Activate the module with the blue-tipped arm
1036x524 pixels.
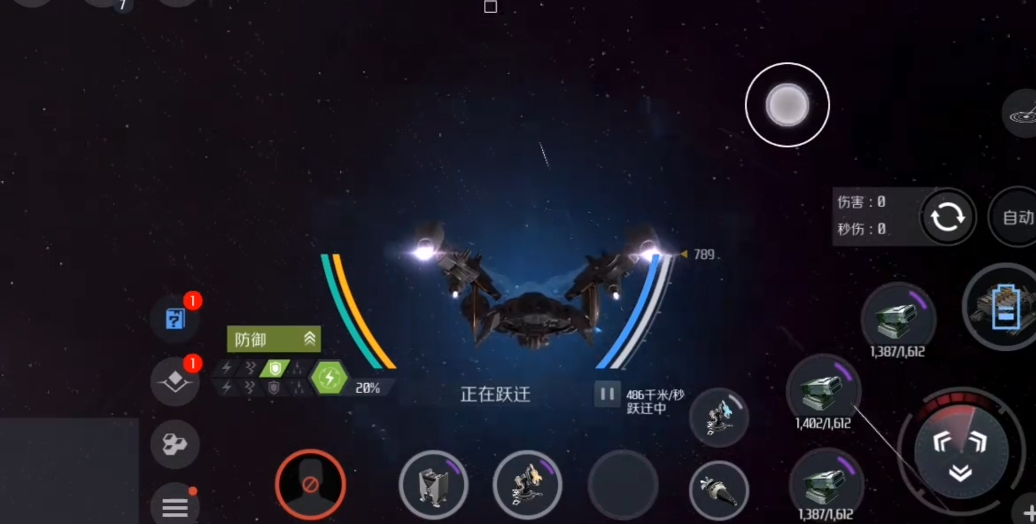click(719, 417)
